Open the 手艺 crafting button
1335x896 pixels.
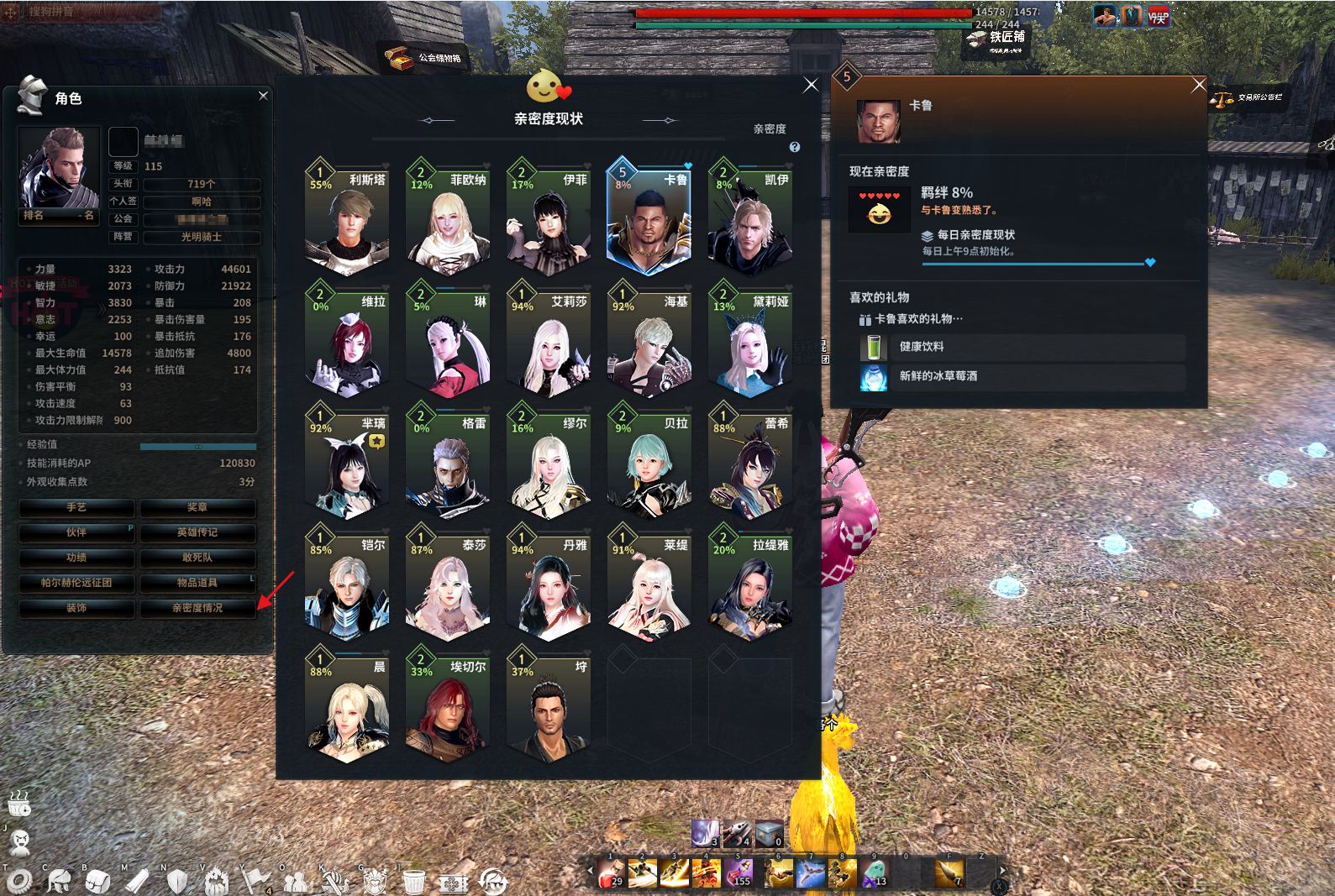point(76,507)
